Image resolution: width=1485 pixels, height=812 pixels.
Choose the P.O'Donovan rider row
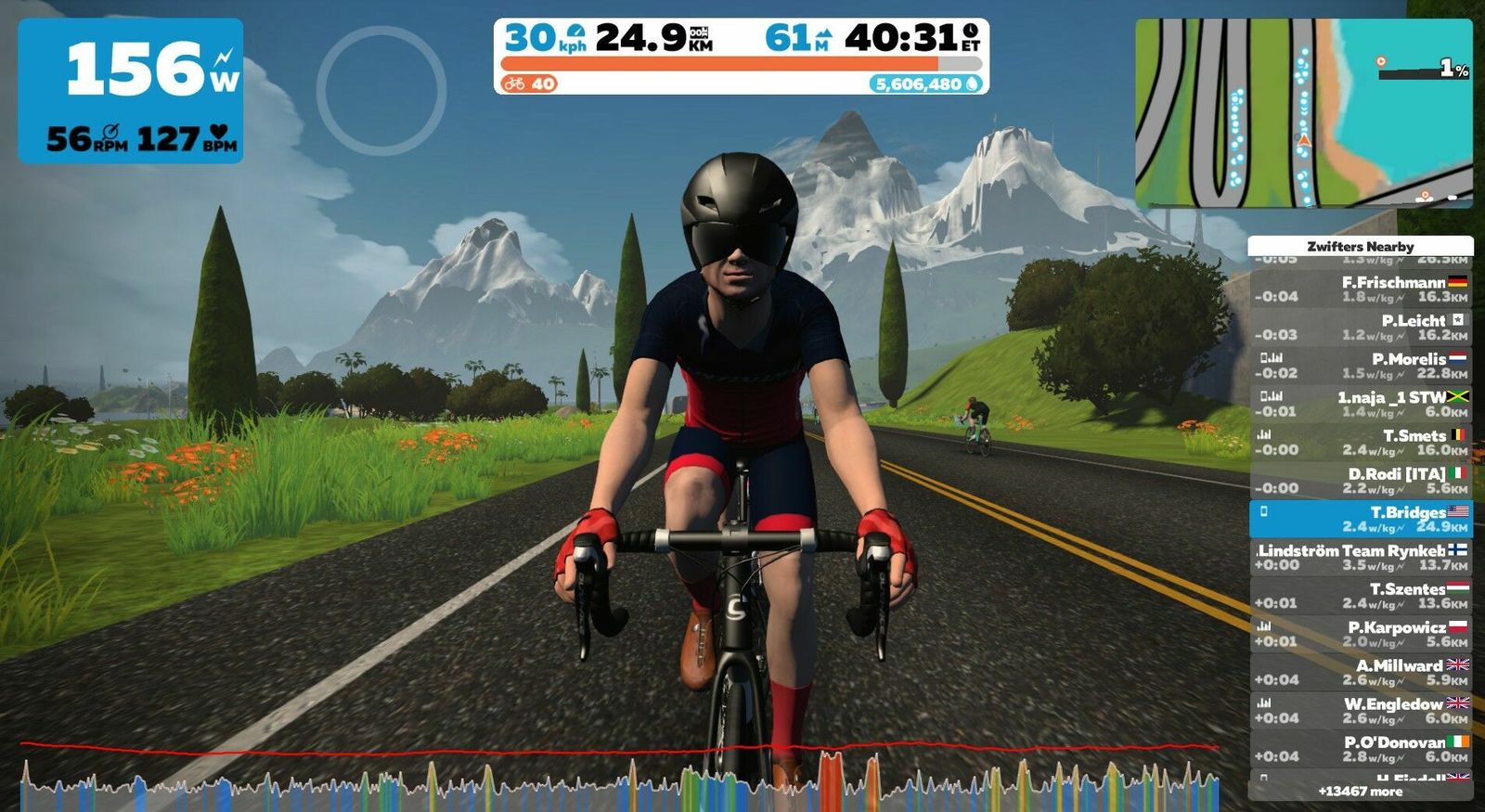click(x=1361, y=749)
